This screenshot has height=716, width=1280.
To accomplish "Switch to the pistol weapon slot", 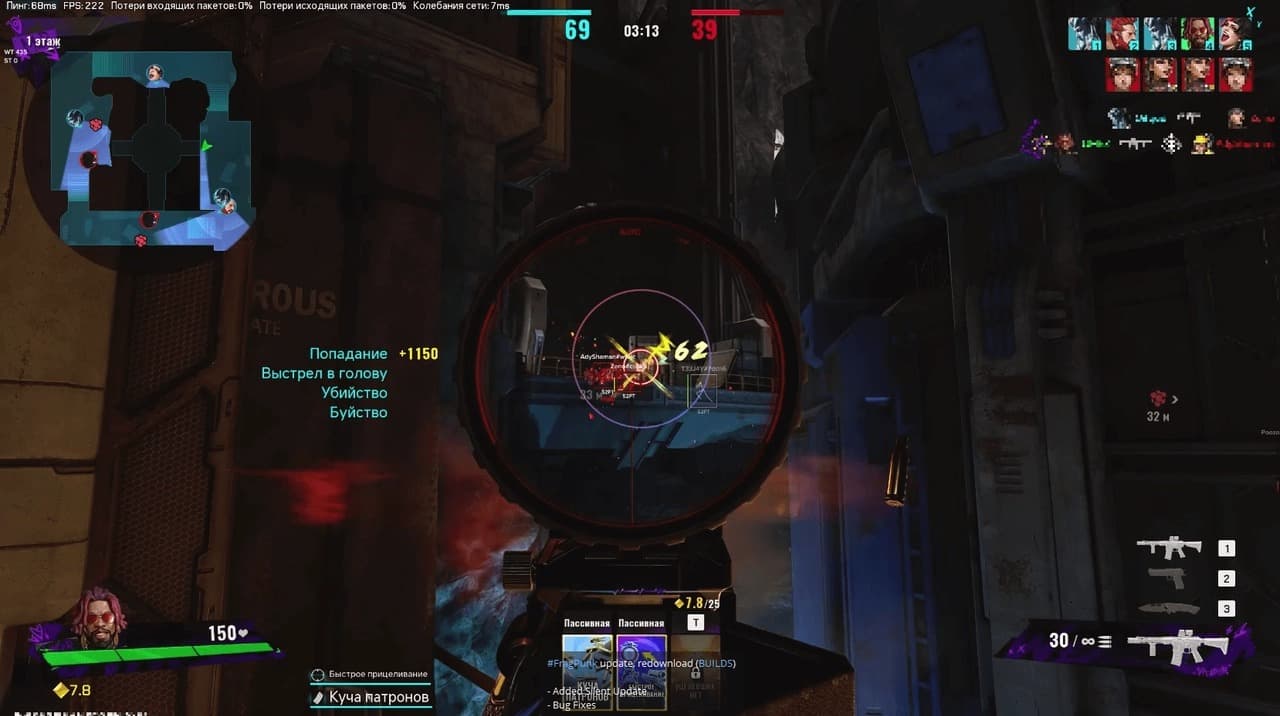I will (1167, 578).
